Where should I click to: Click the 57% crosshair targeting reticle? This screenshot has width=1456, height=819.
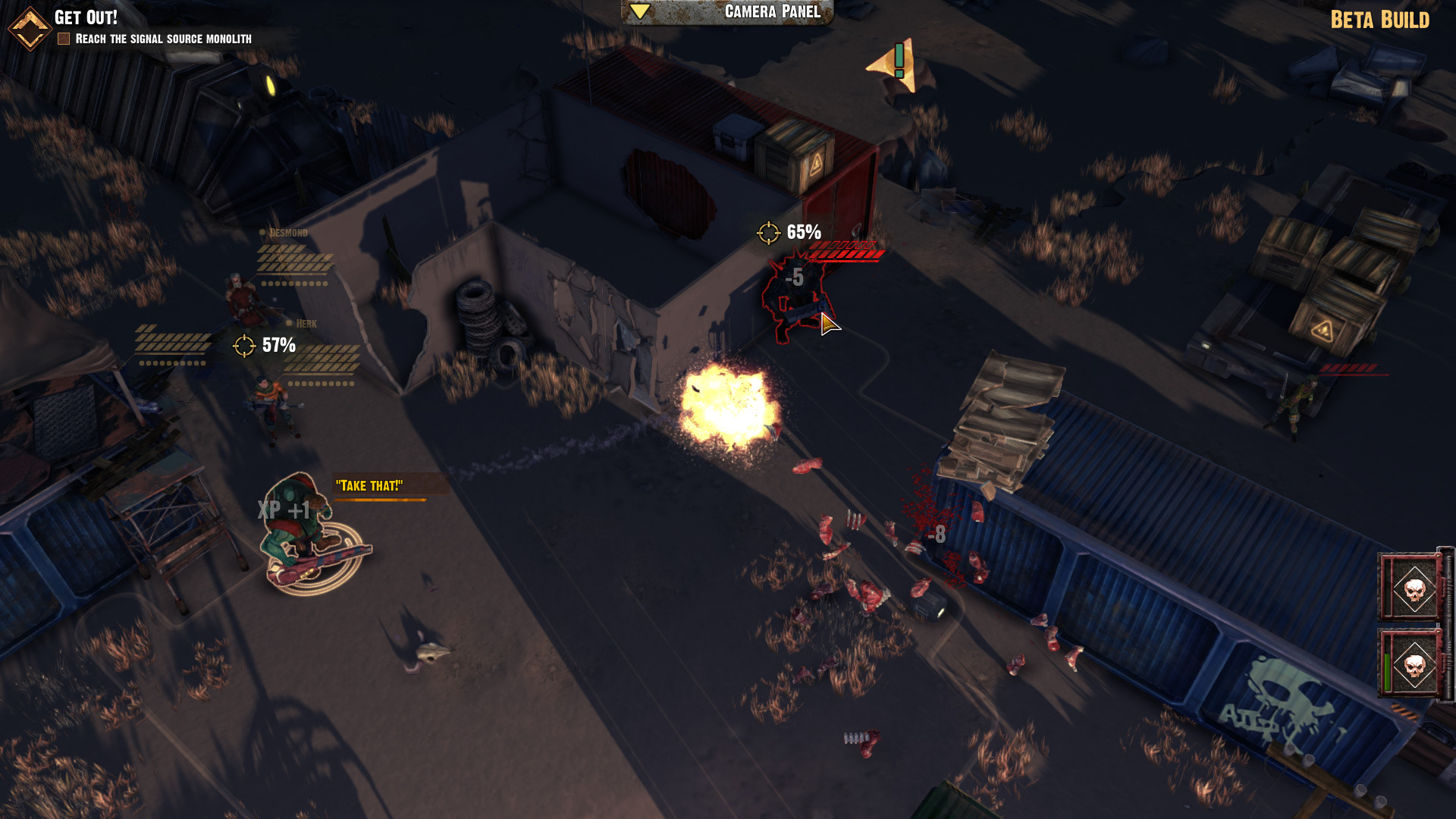point(244,347)
